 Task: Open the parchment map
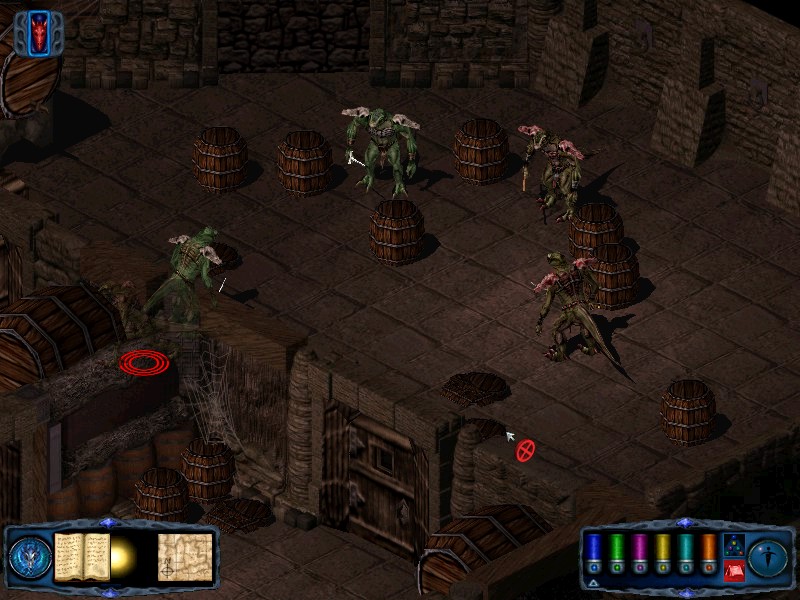(185, 555)
